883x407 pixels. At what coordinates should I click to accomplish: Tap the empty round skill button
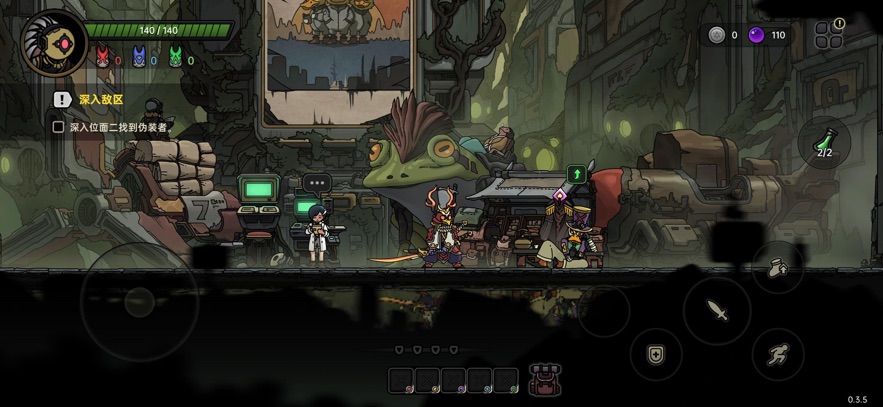pos(604,311)
